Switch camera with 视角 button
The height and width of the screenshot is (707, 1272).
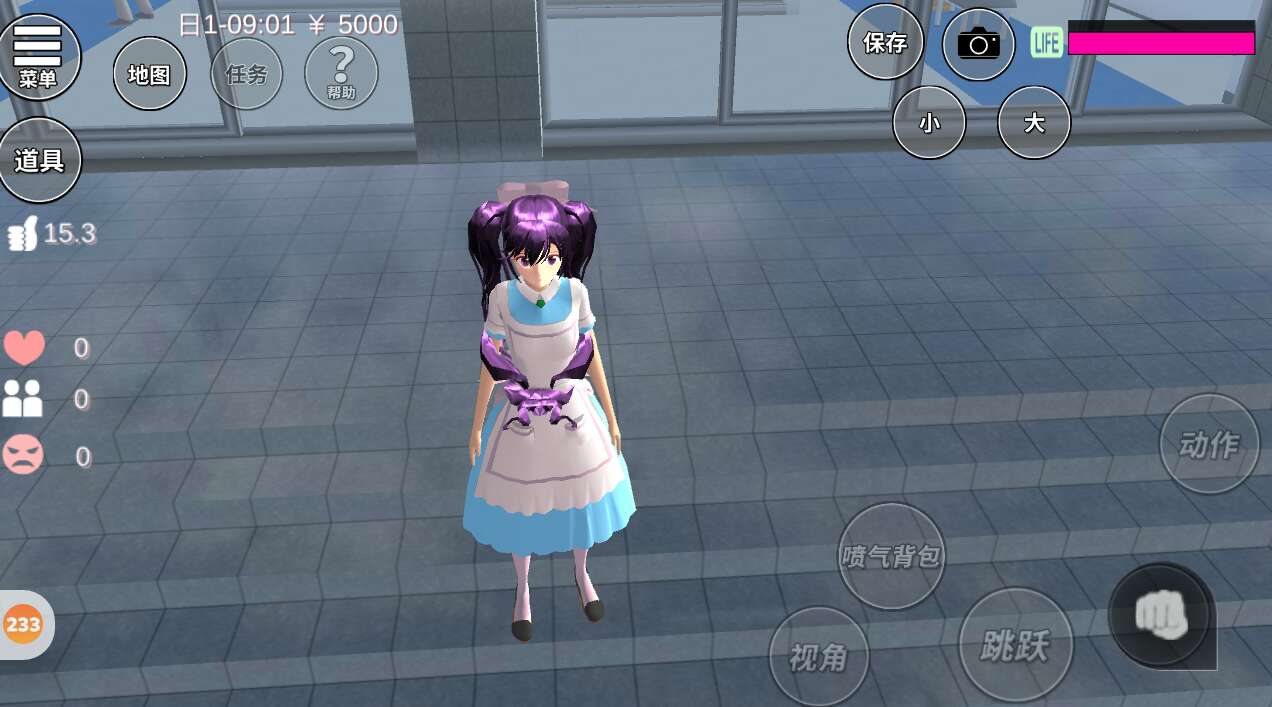point(819,657)
